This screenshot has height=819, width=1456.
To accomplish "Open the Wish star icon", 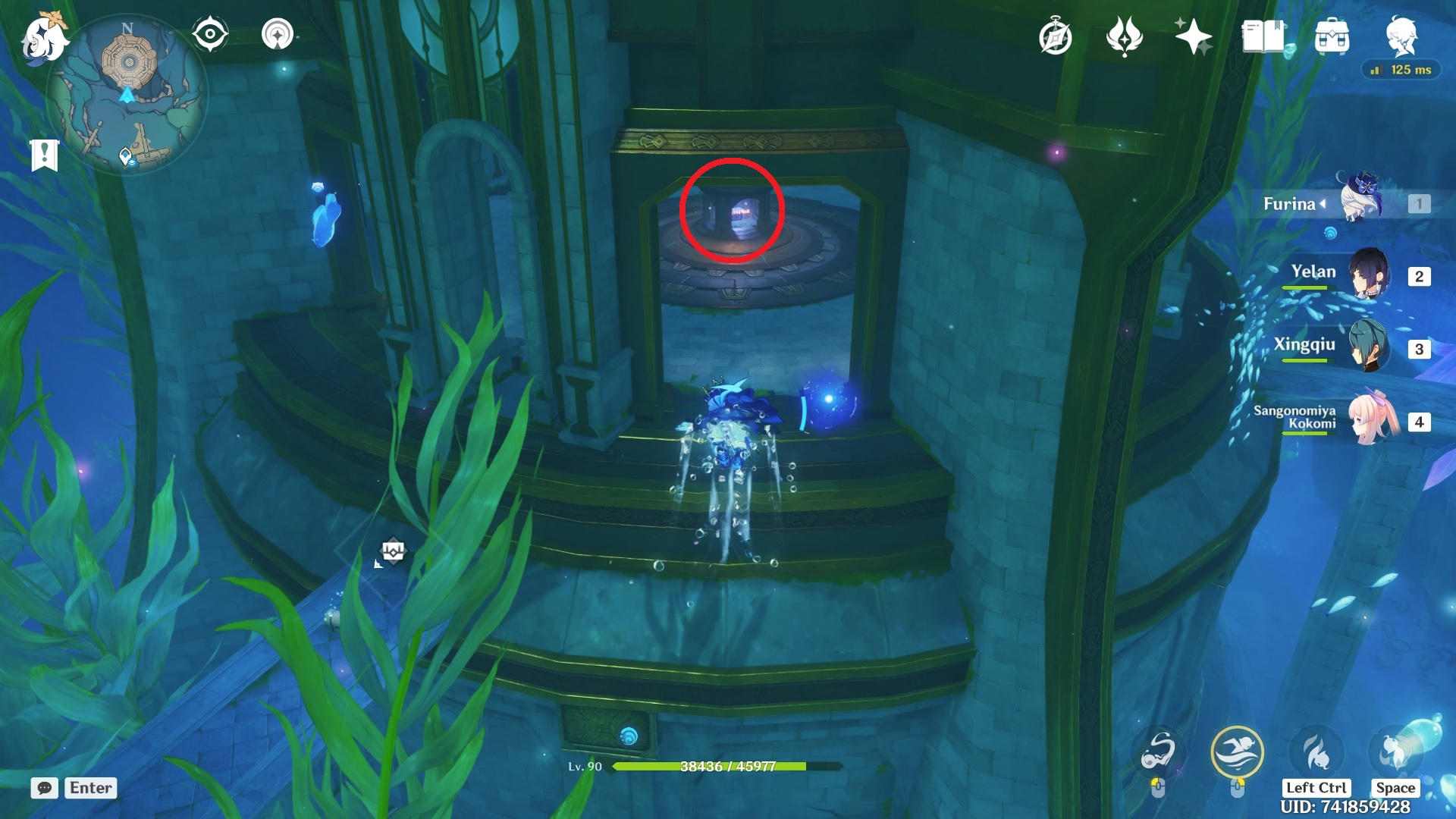I will pos(1193,36).
